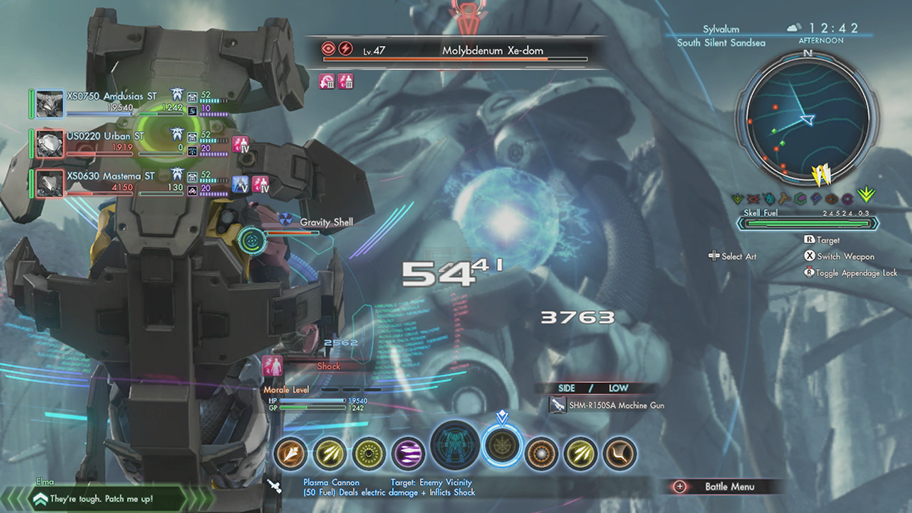
Task: Use the purple striped beam art
Action: 408,454
